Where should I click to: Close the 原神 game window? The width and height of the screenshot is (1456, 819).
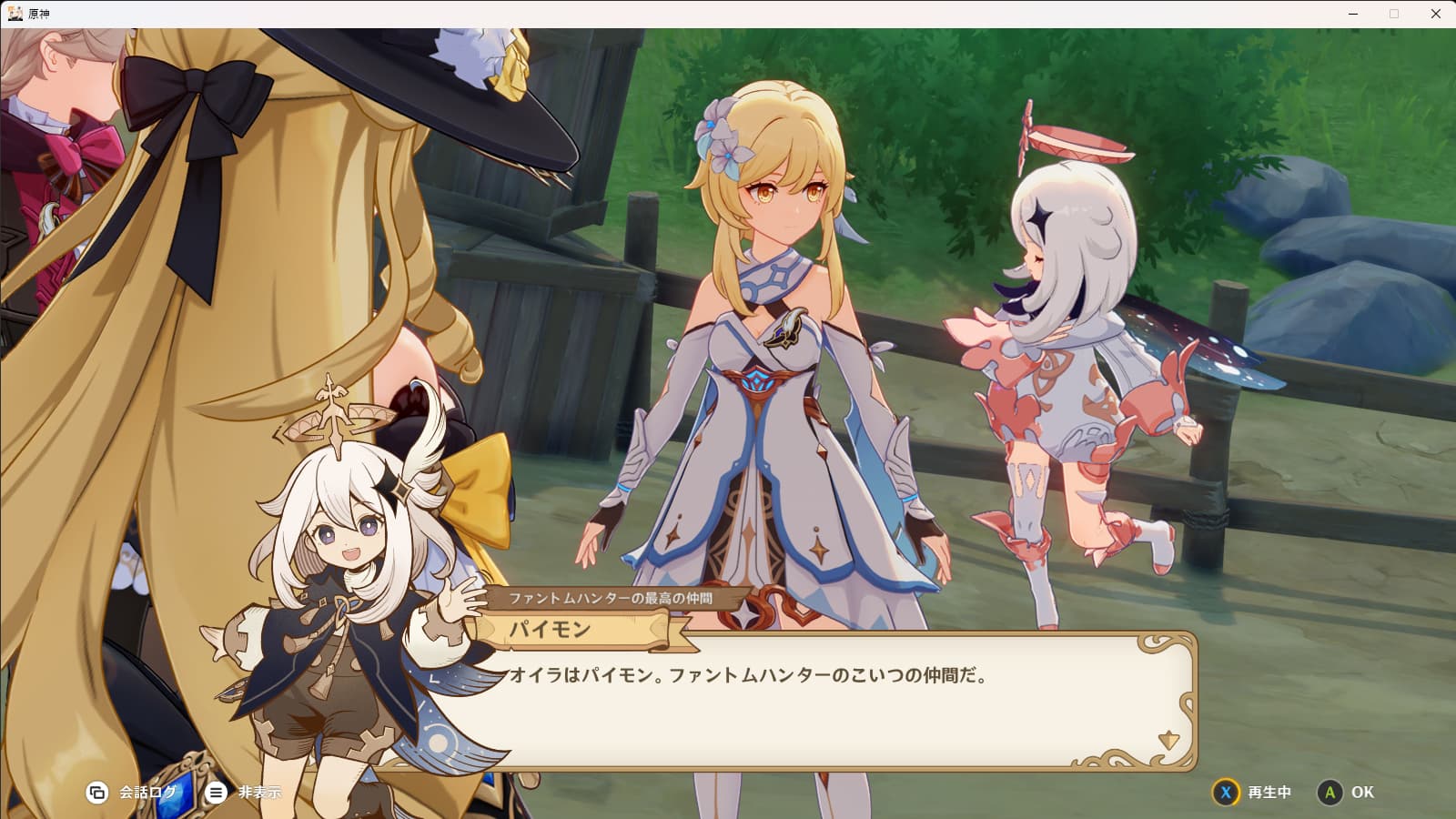tap(1435, 14)
